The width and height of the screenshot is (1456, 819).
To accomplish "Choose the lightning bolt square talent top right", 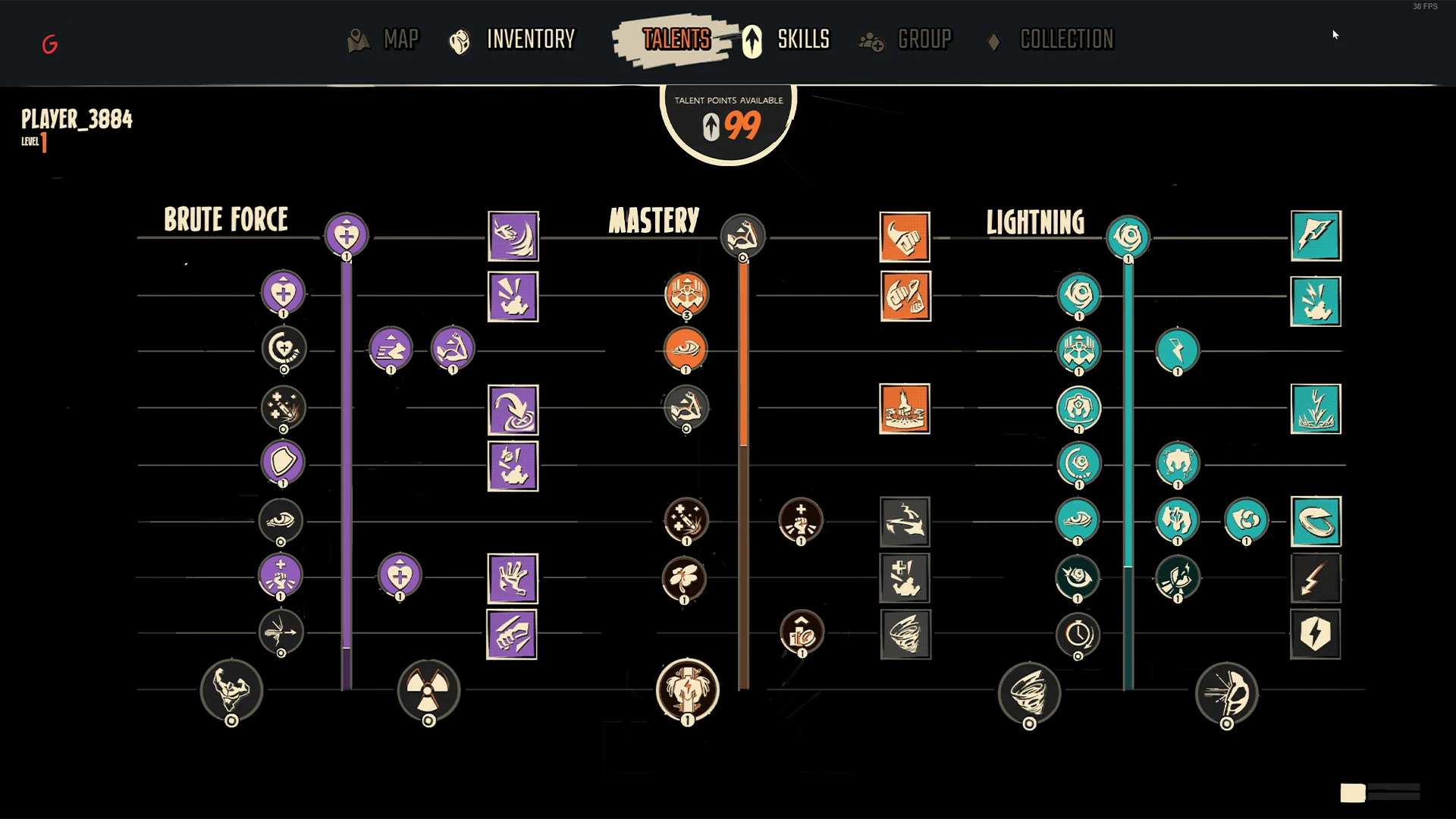I will [x=1316, y=237].
